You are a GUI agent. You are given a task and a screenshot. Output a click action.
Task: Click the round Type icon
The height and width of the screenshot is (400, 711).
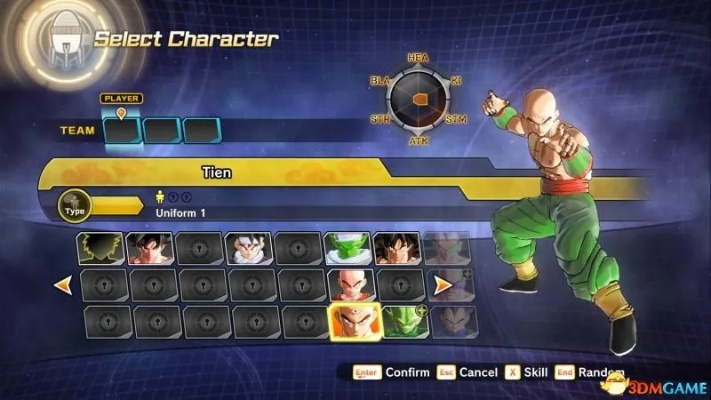tap(74, 204)
